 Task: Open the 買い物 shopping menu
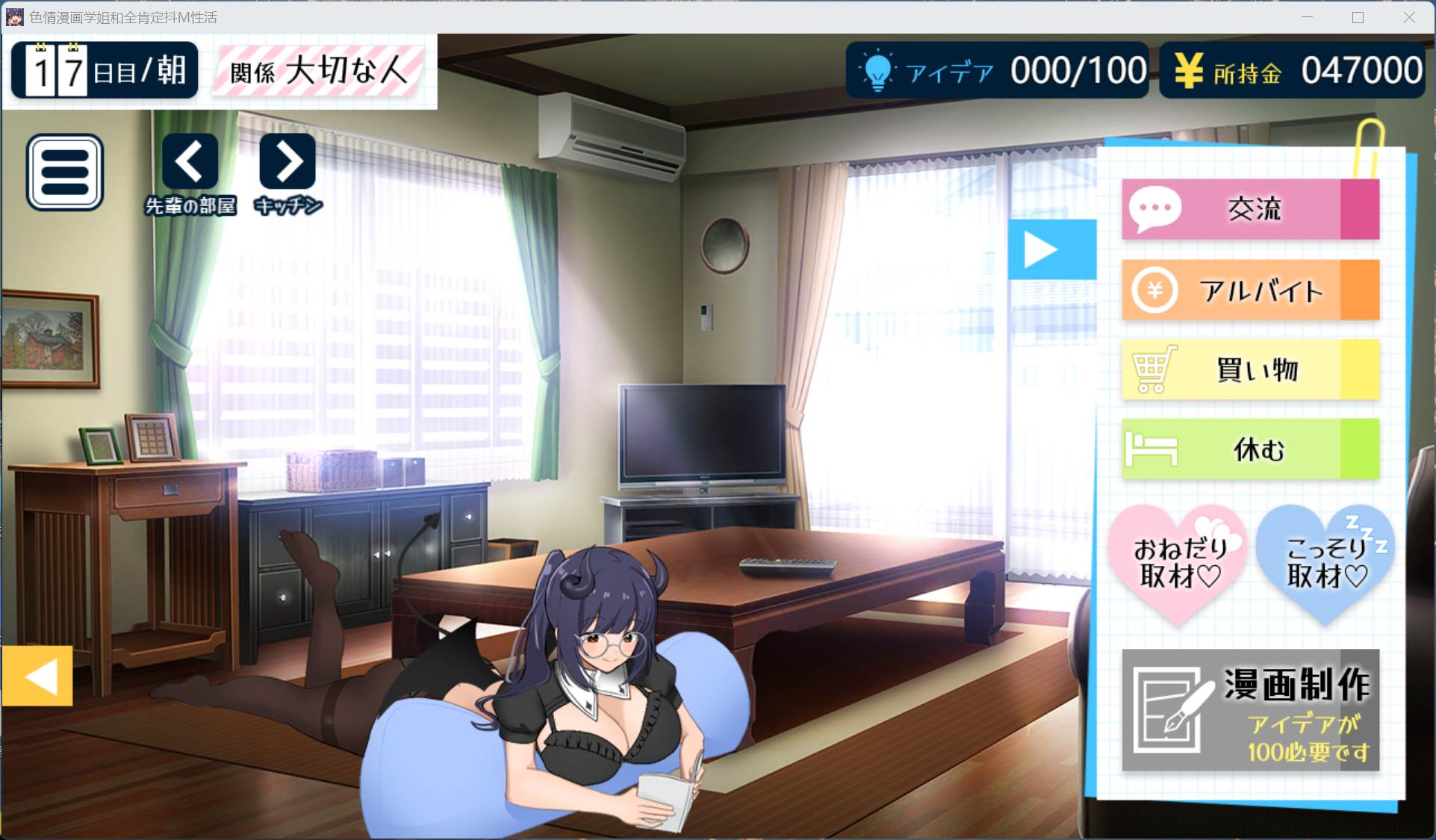pos(1249,370)
